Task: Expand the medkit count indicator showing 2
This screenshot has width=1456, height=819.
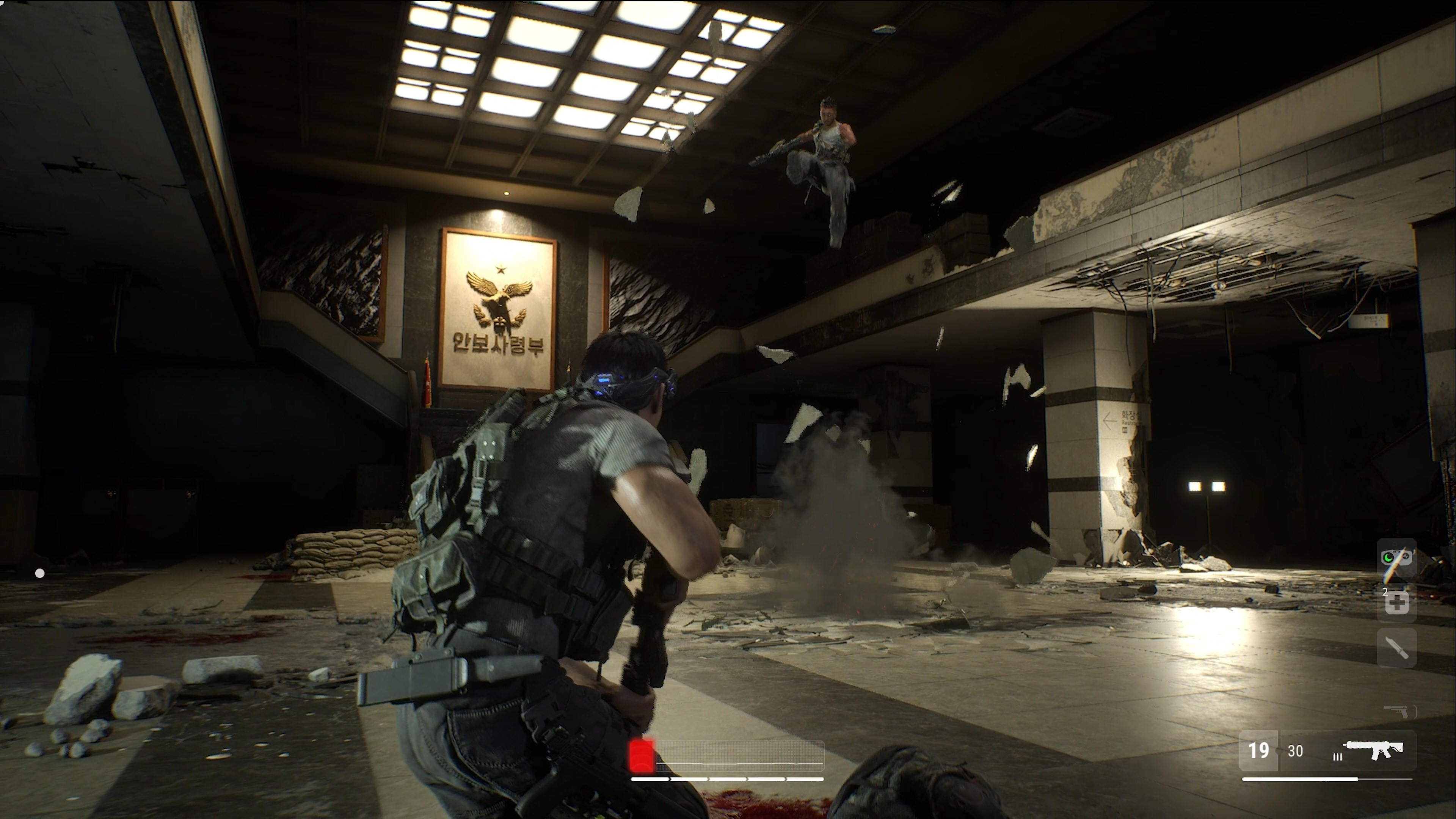Action: tap(1385, 591)
